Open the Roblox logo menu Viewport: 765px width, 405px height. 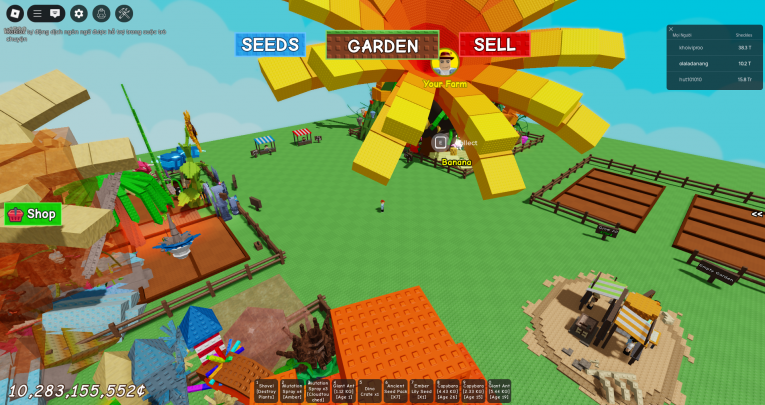click(14, 14)
